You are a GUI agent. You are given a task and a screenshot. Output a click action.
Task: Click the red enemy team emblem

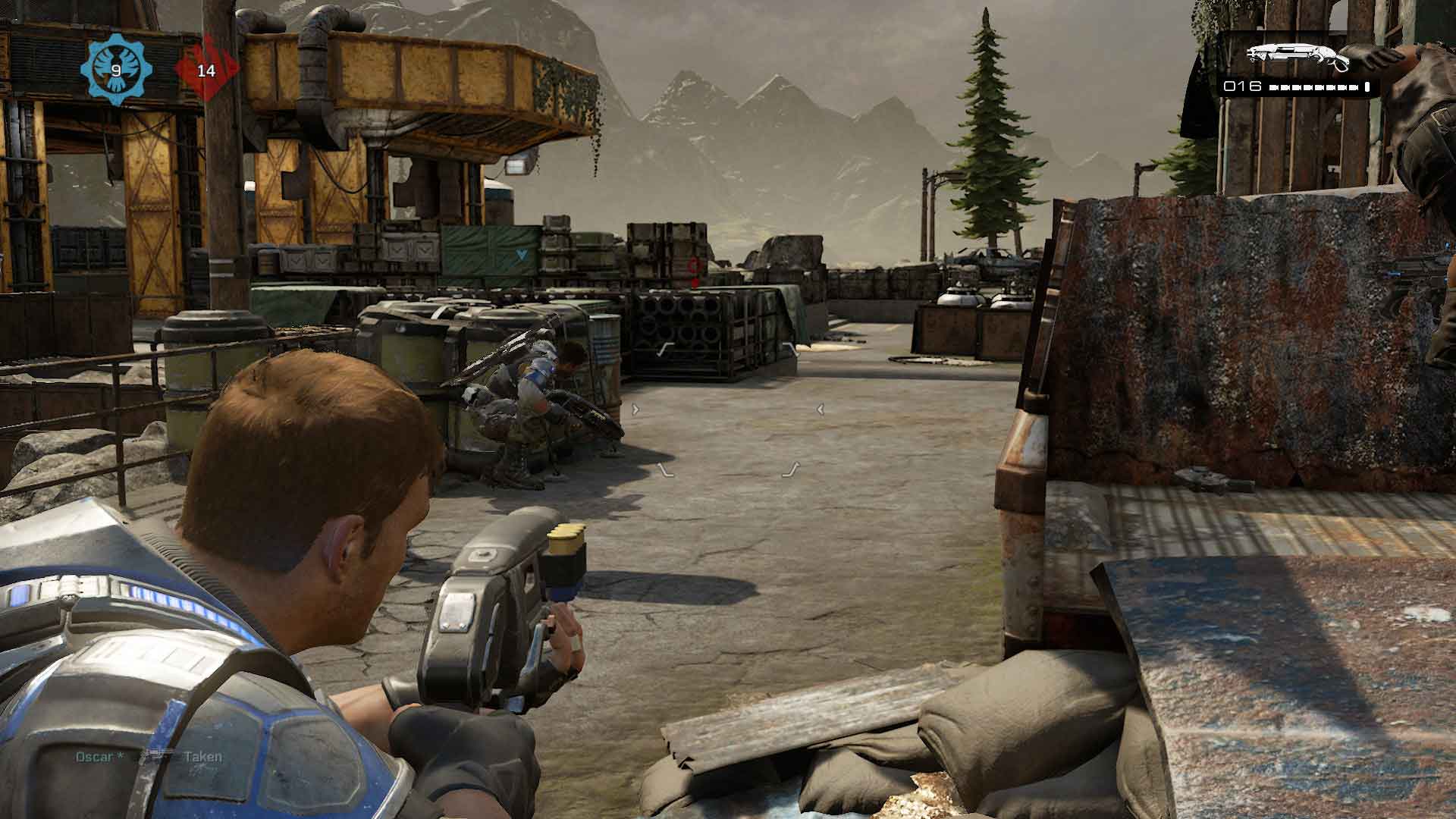(x=206, y=71)
